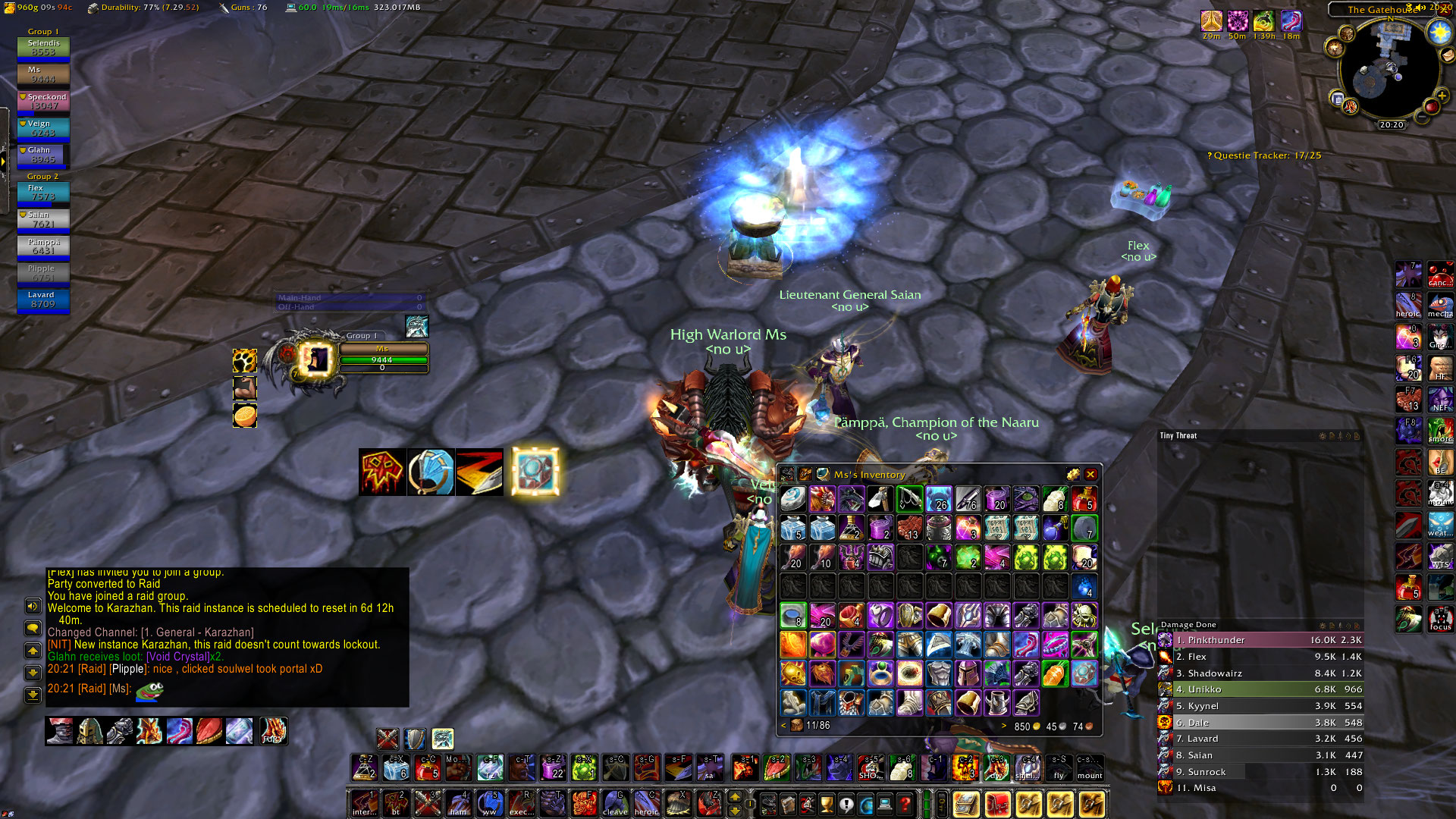Activate the ability labeled heroic
Image resolution: width=1456 pixels, height=819 pixels.
click(646, 803)
